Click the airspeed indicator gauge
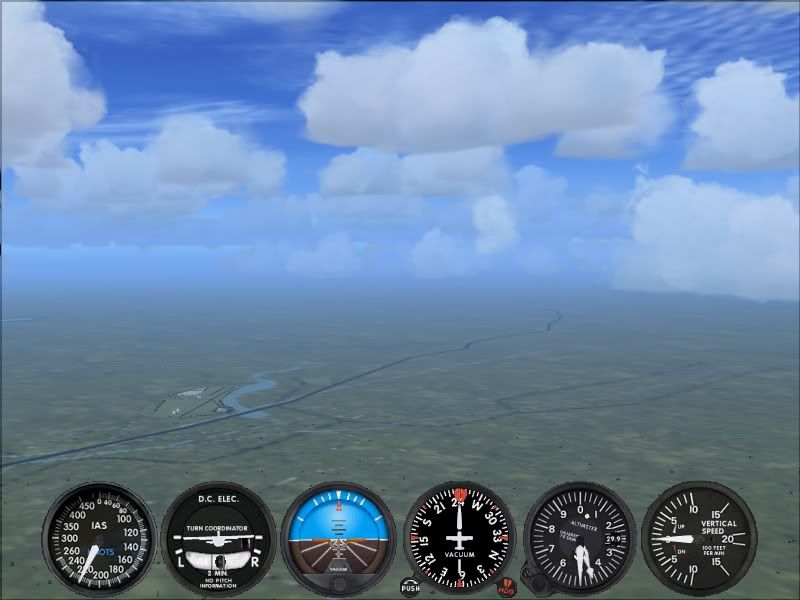 (x=99, y=540)
